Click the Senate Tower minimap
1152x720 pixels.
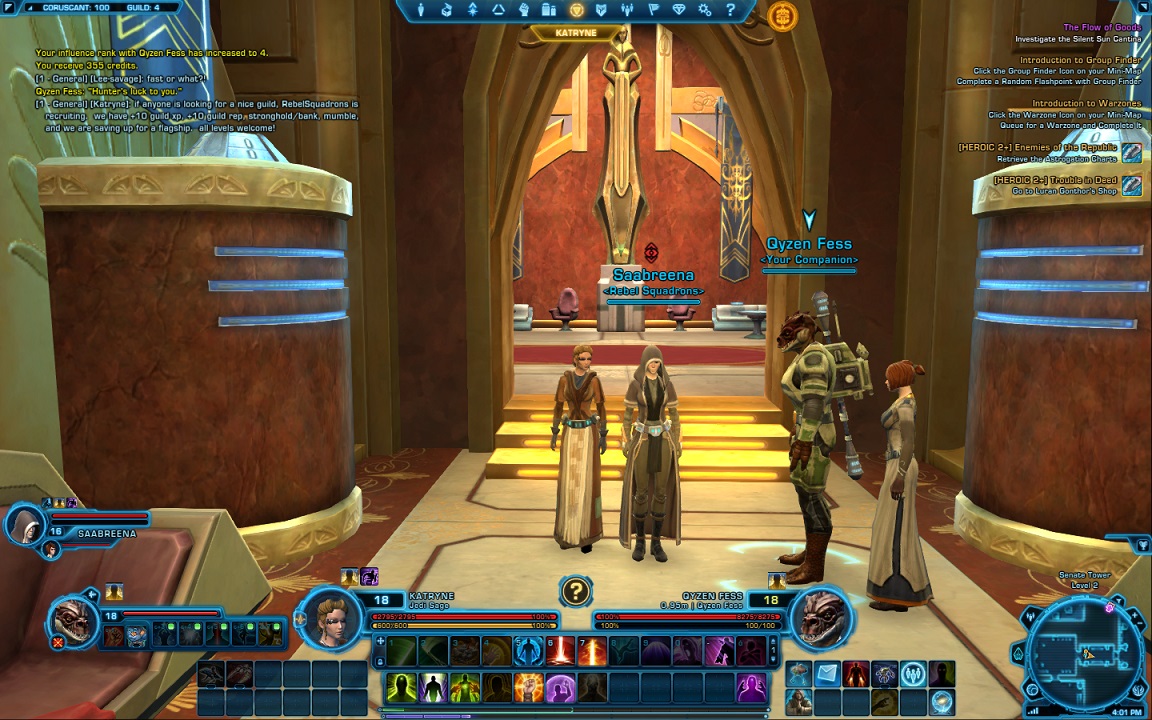(x=1086, y=651)
